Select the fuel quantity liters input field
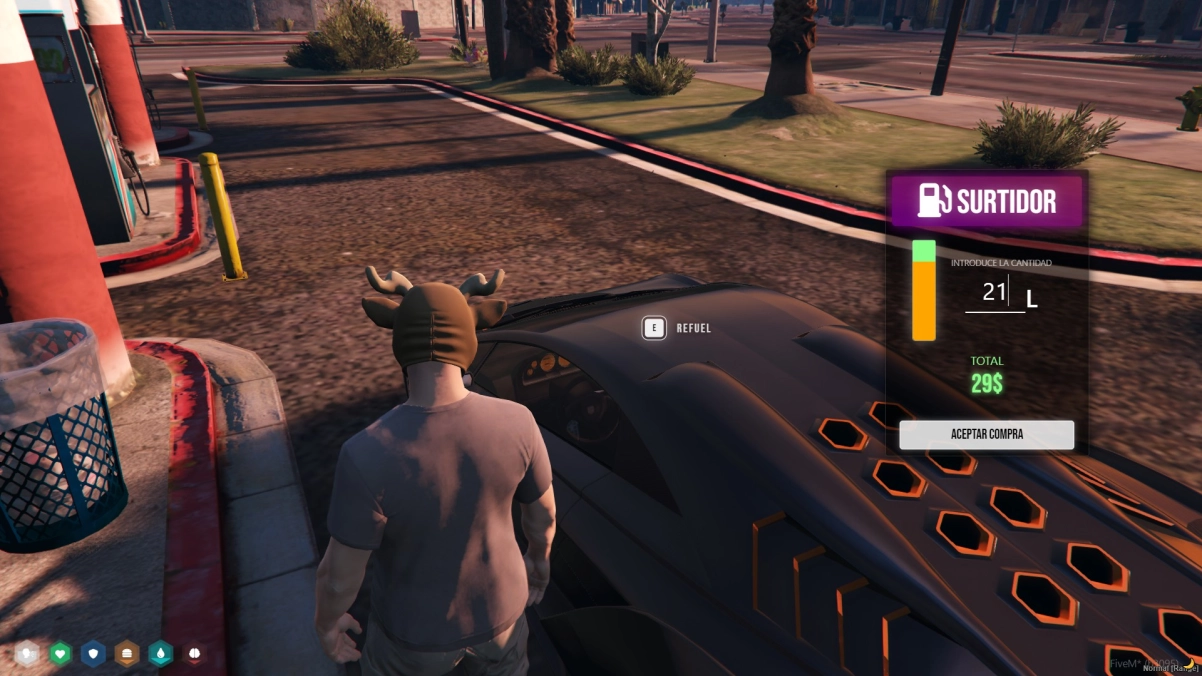 point(994,293)
